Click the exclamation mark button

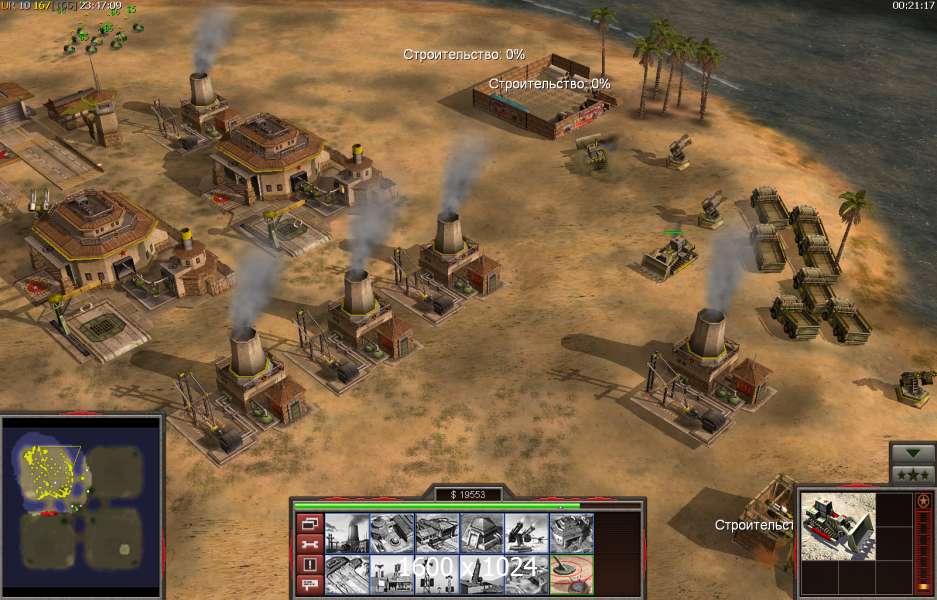coord(309,564)
